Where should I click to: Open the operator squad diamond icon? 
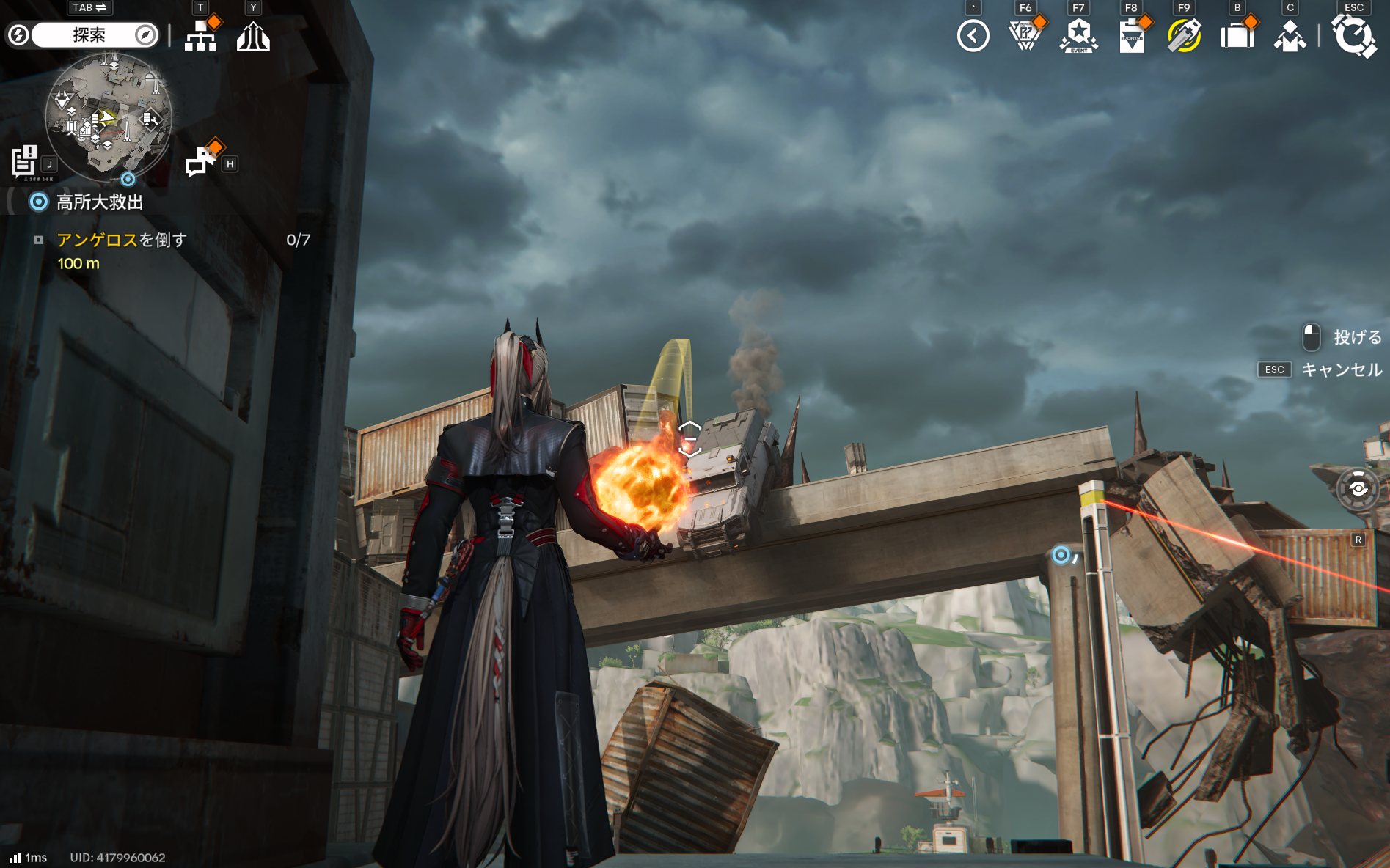(1290, 36)
